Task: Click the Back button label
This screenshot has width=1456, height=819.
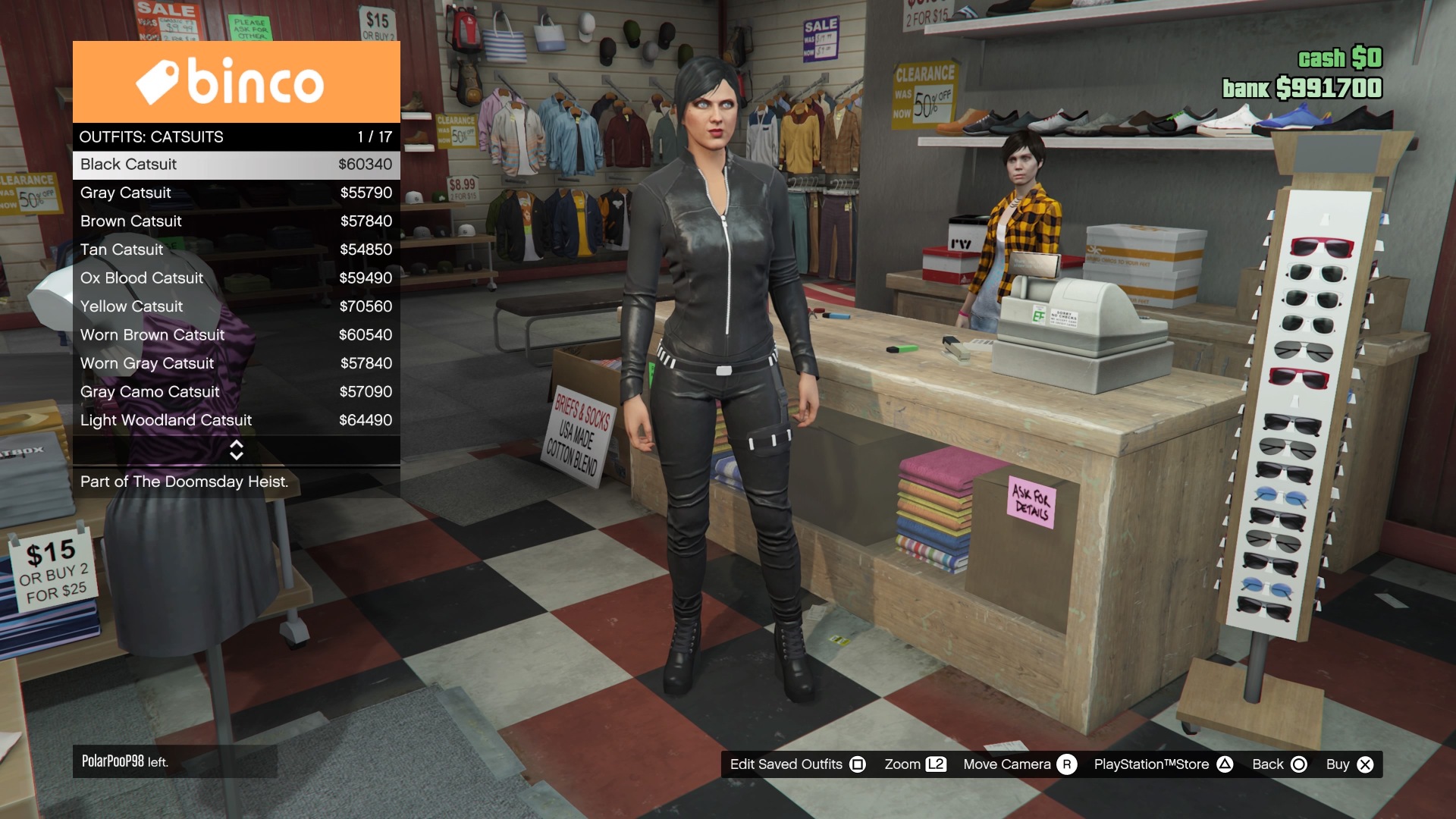Action: point(1266,764)
